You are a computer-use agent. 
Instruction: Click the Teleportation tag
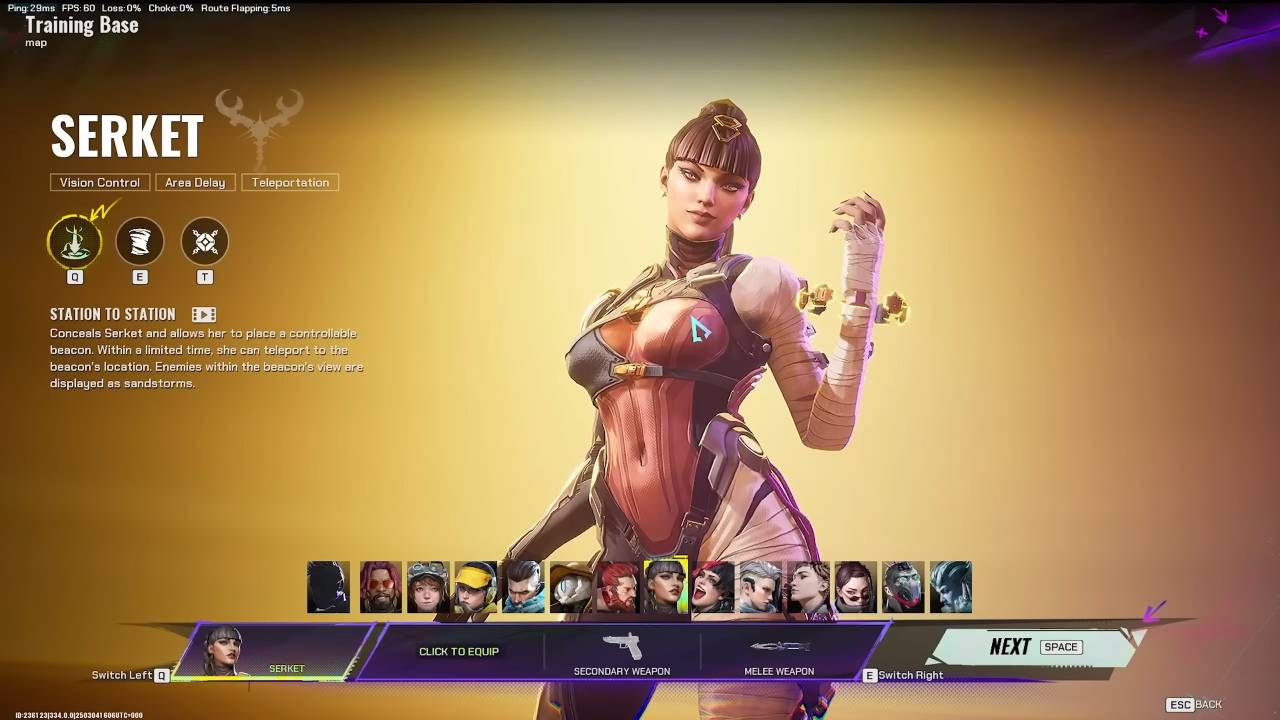(x=290, y=182)
